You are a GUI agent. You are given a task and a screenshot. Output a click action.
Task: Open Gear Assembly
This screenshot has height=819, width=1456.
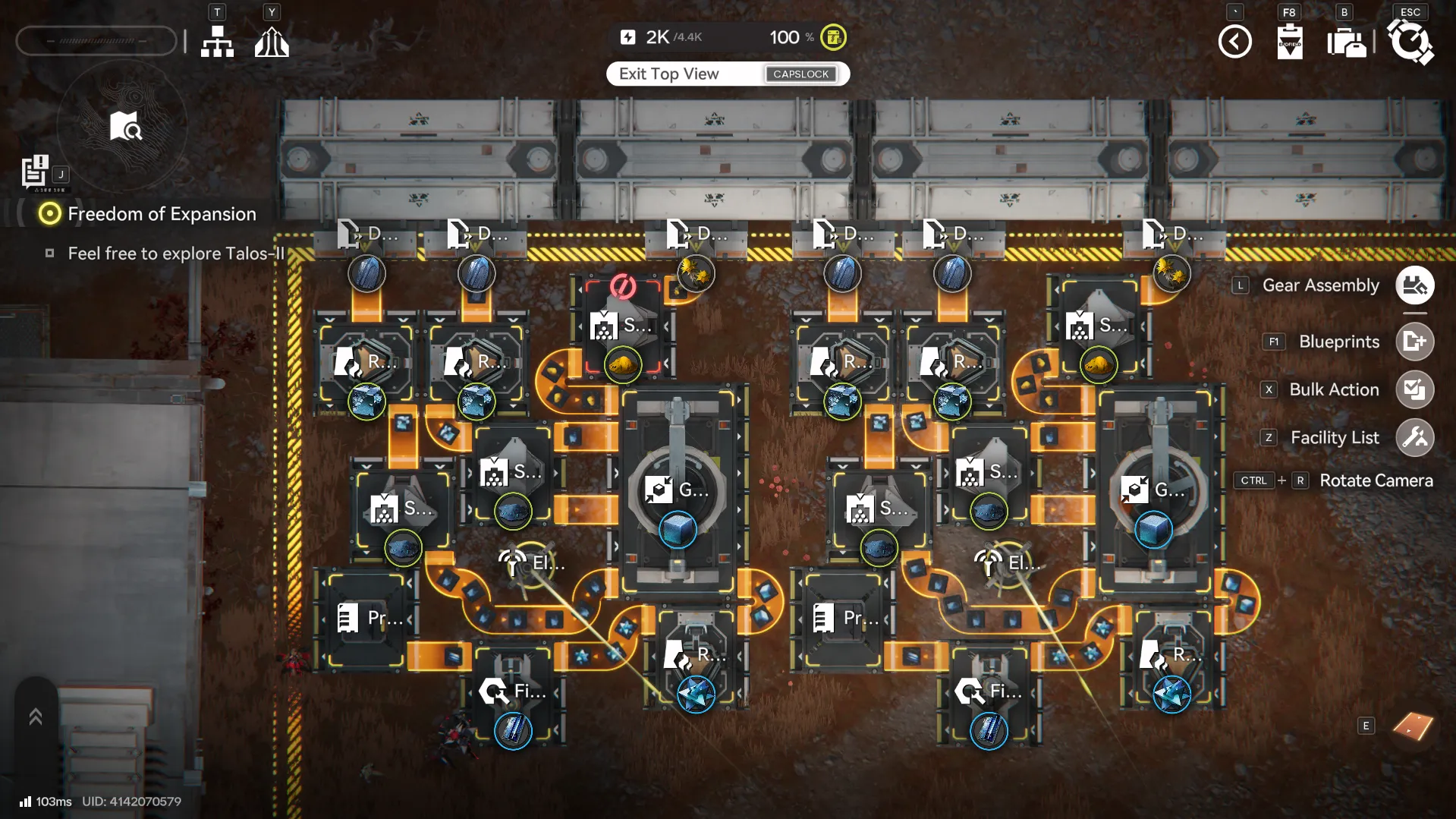[x=1414, y=286]
